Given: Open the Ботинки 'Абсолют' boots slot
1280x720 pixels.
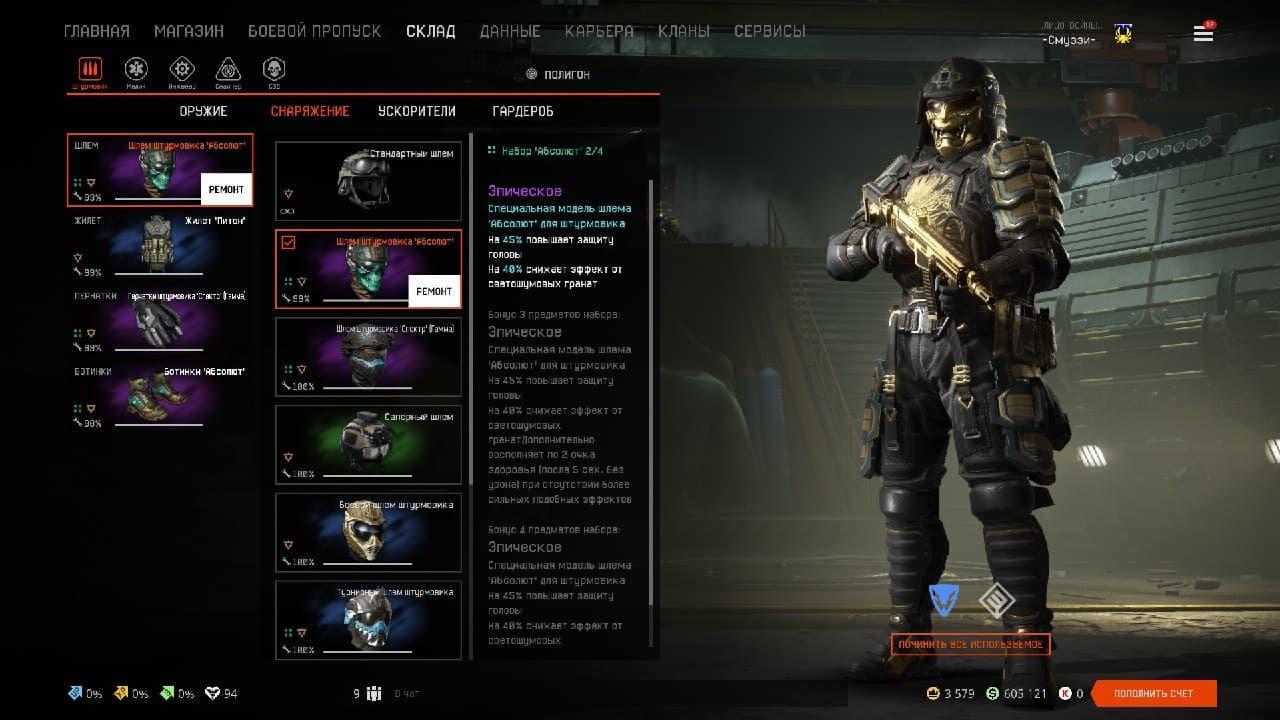Looking at the screenshot, I should click(159, 395).
